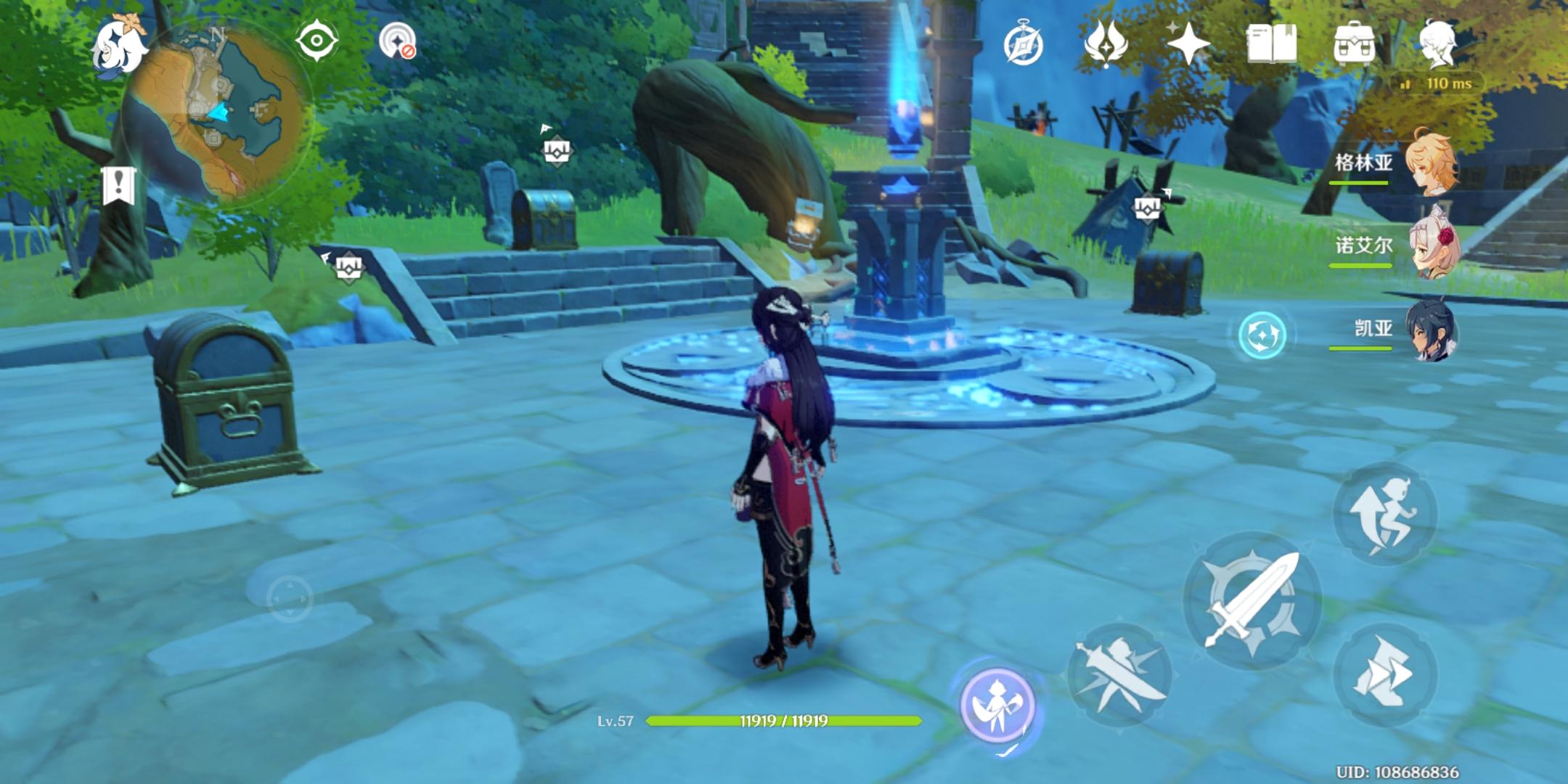Activate the elemental skill
This screenshot has height=784, width=1568.
click(1119, 675)
